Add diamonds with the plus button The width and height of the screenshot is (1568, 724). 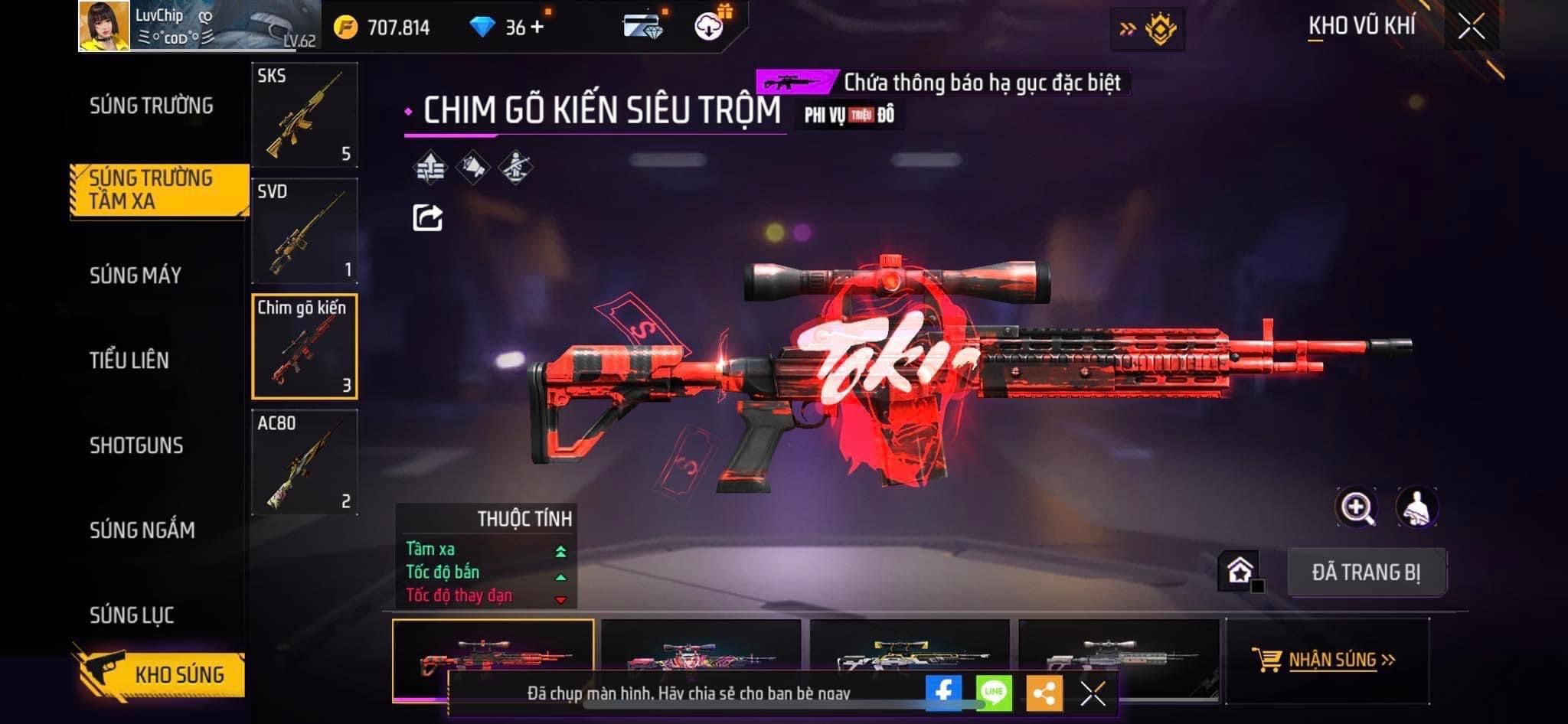(537, 28)
